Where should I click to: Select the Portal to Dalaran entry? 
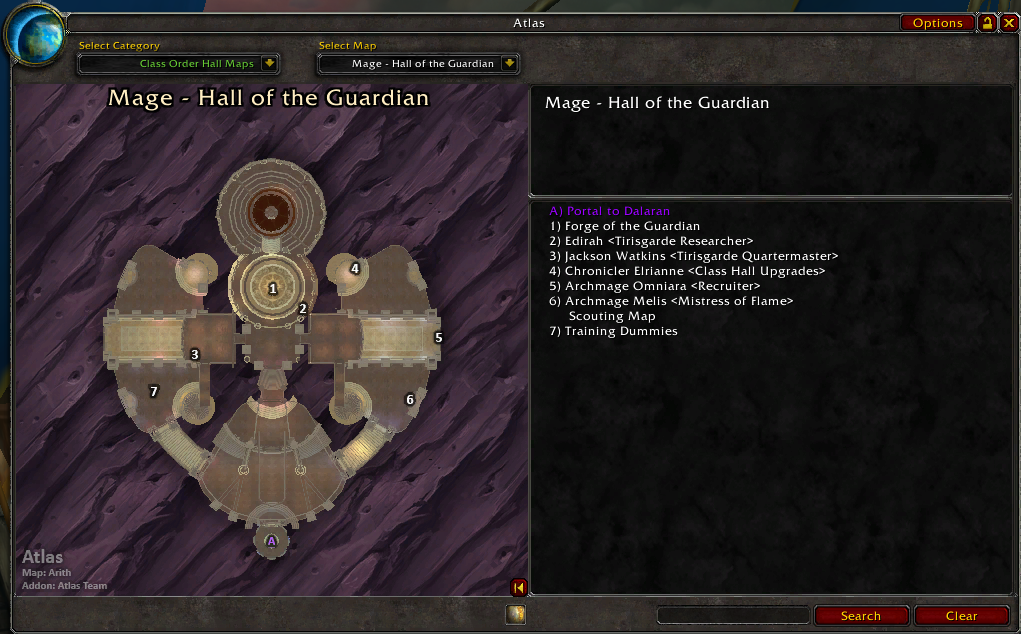coord(609,211)
